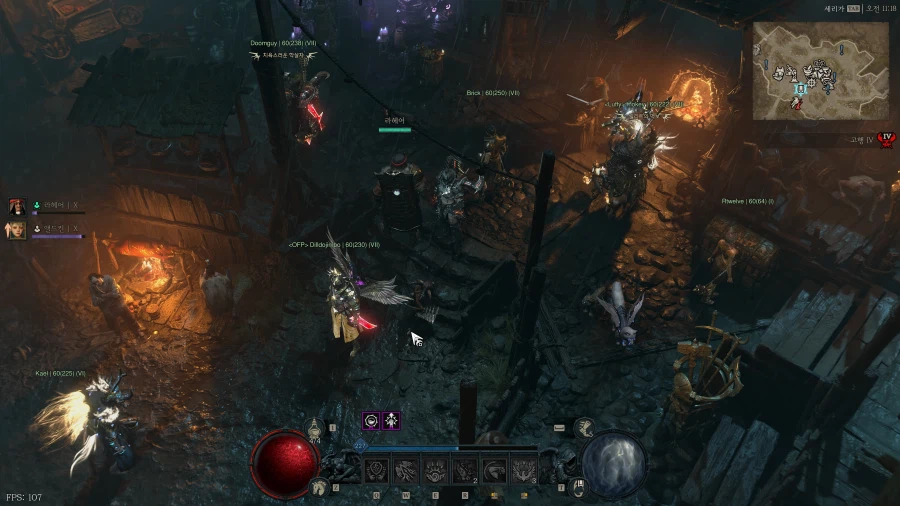The height and width of the screenshot is (506, 900).
Task: Activate the skill slot labeled E
Action: (x=435, y=470)
